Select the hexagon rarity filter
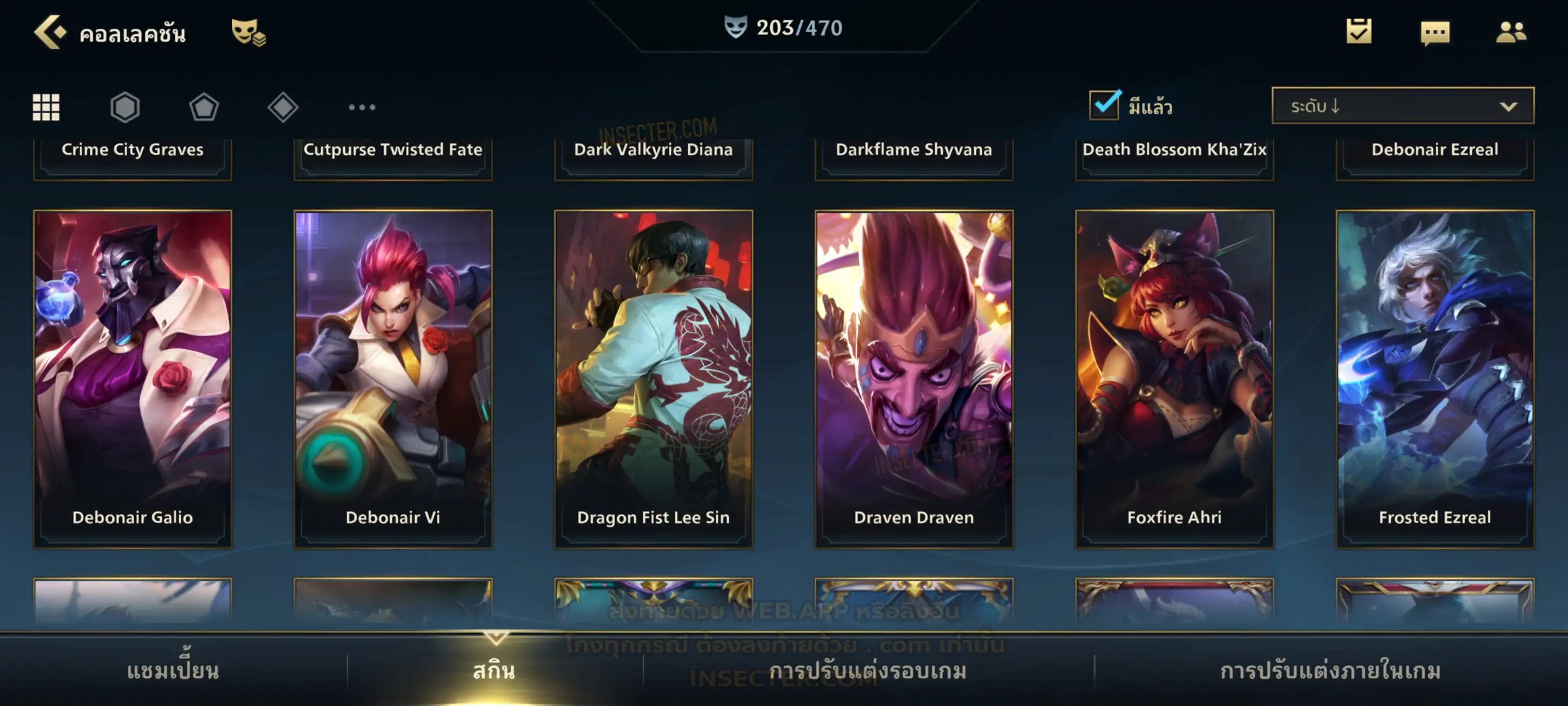Image resolution: width=1568 pixels, height=706 pixels. pos(125,107)
